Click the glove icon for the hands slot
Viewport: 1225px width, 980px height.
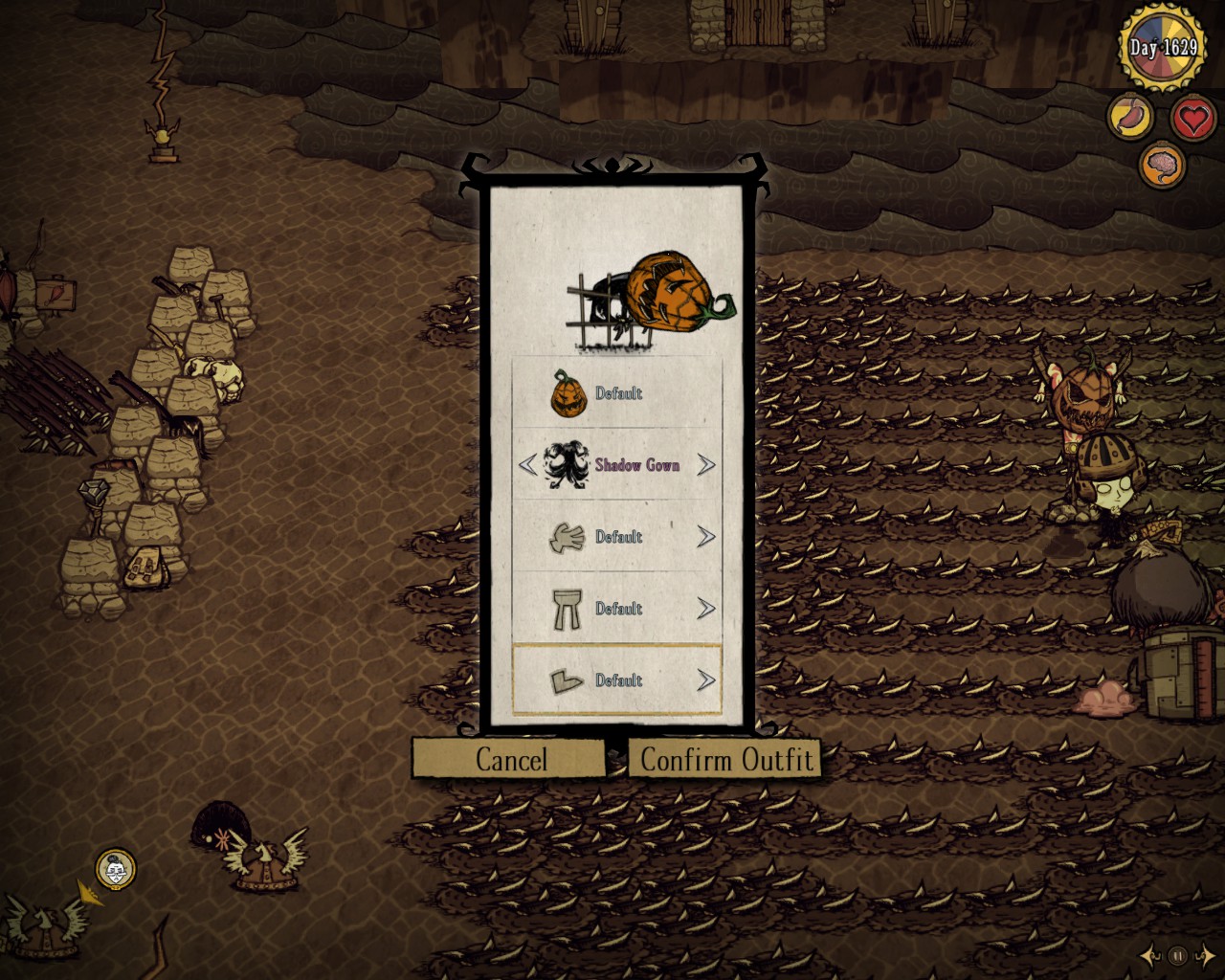pos(566,537)
